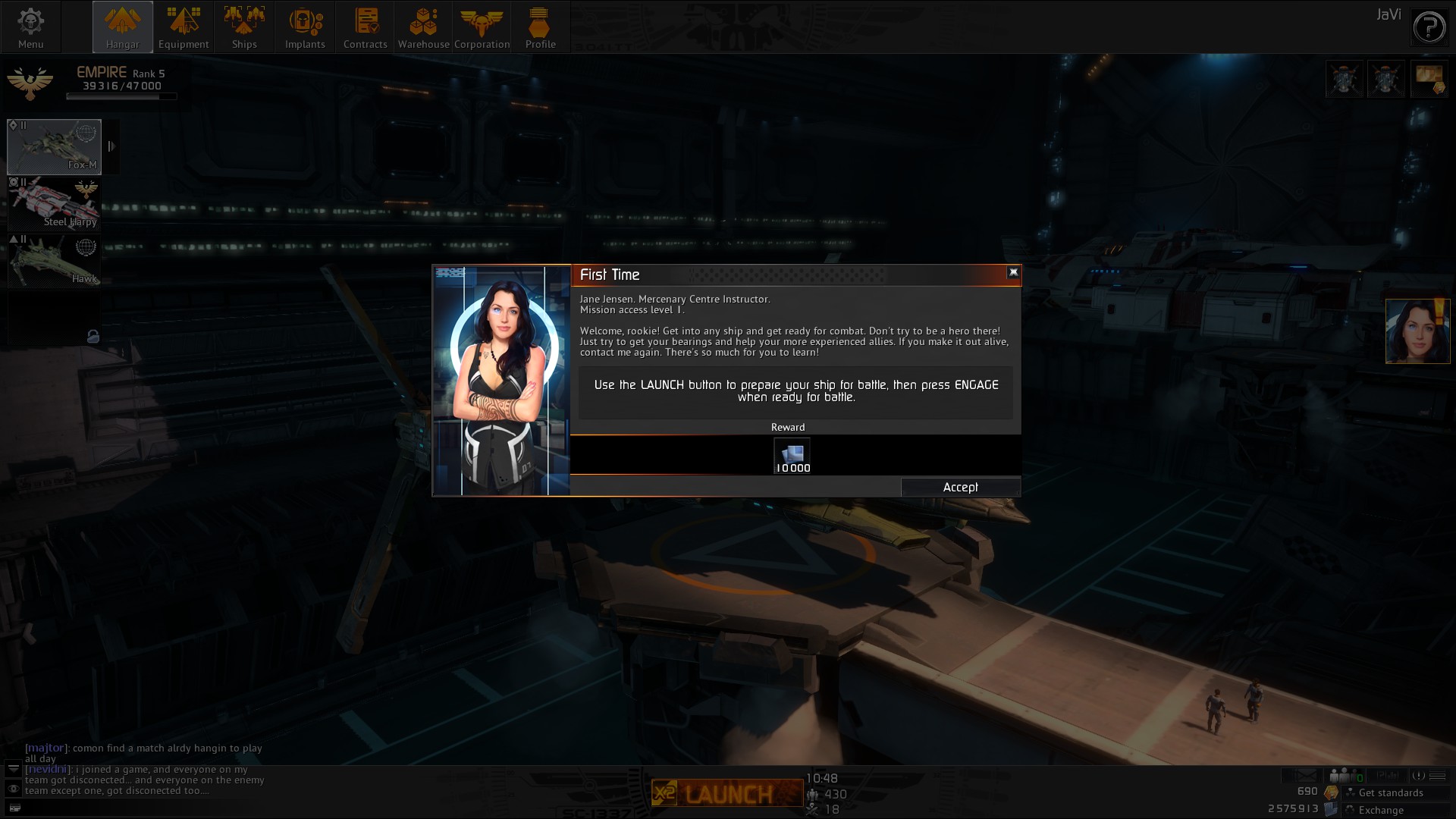Image resolution: width=1456 pixels, height=819 pixels.
Task: Select the Fox-M ship slot
Action: pyautogui.click(x=54, y=146)
